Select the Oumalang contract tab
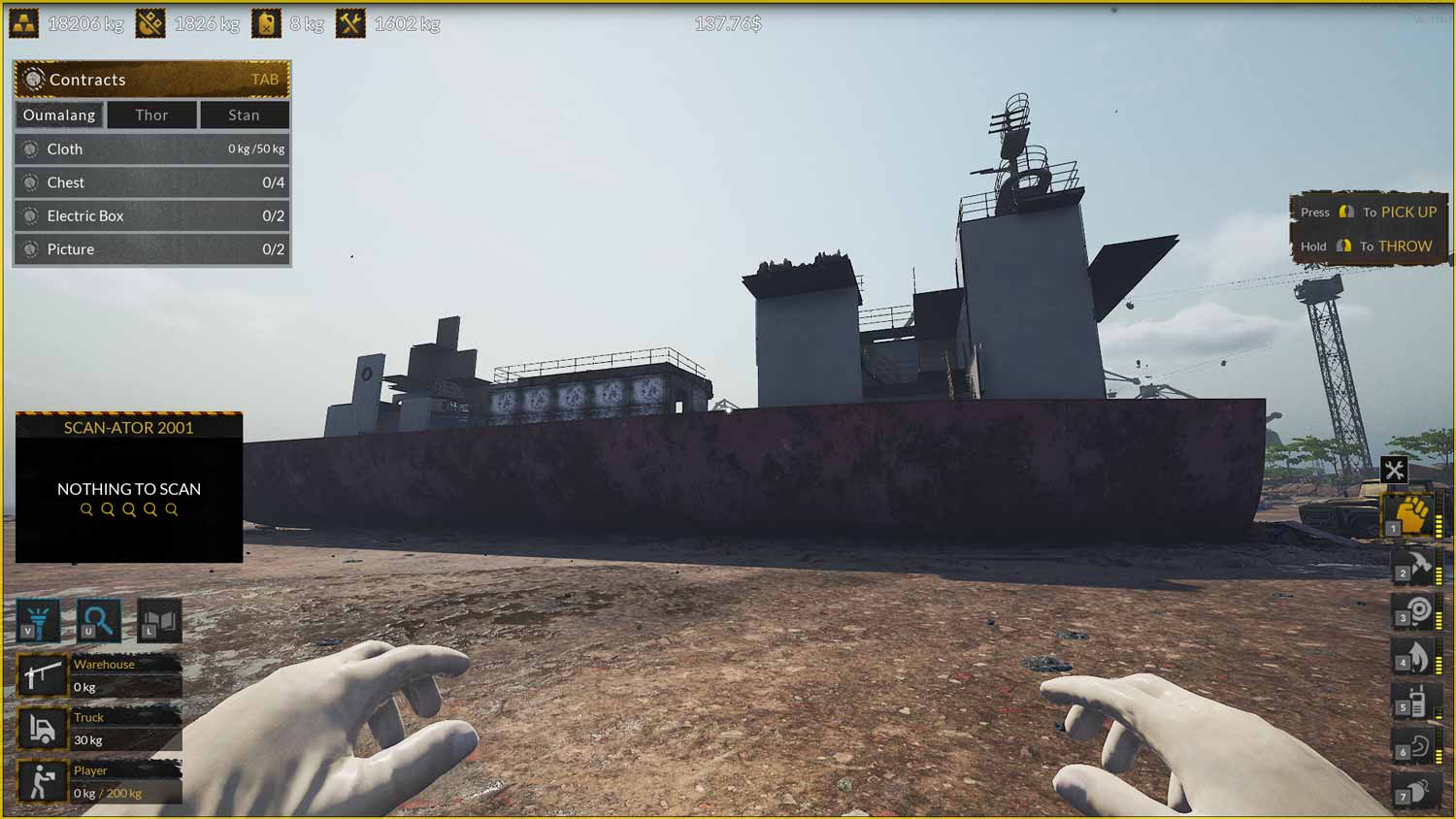The width and height of the screenshot is (1456, 819). [59, 115]
